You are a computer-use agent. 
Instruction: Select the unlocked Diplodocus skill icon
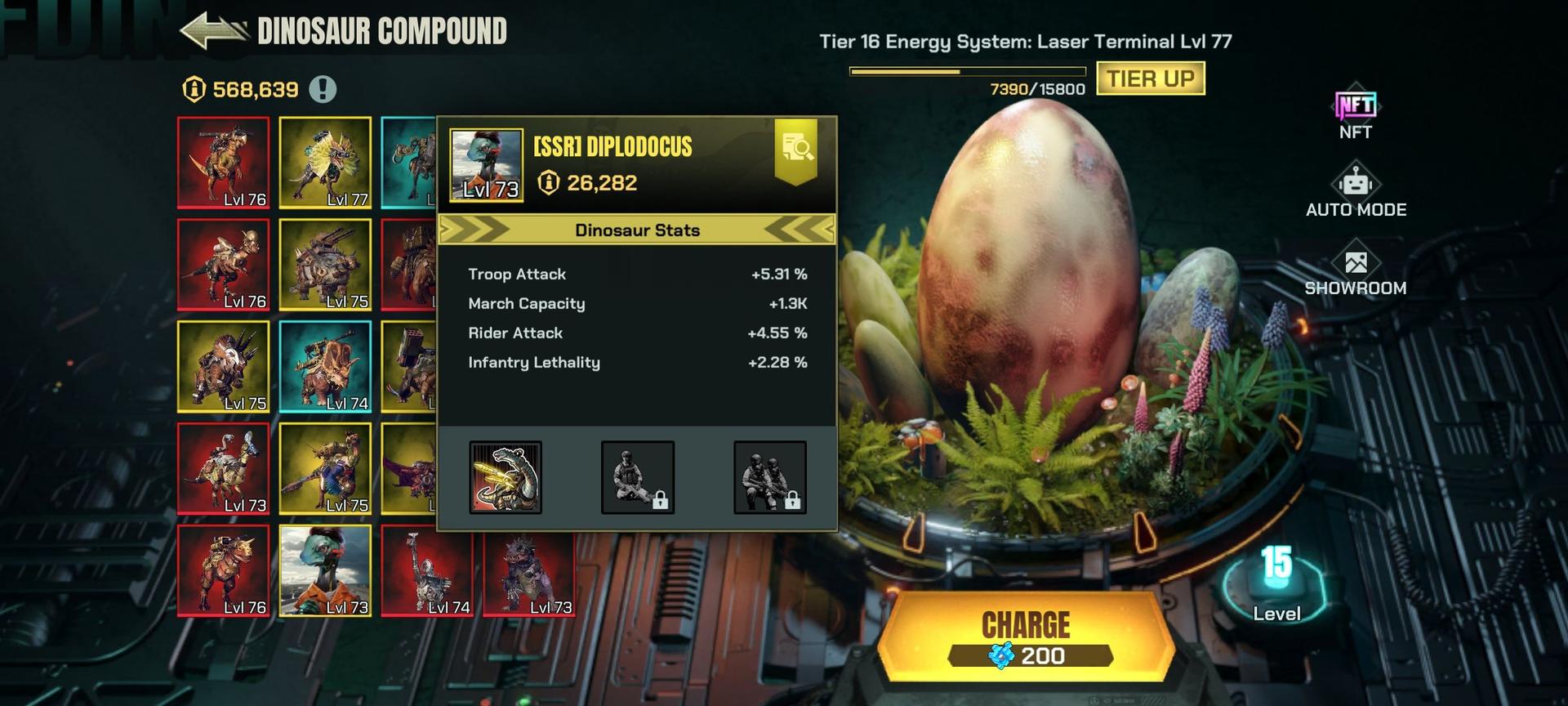click(506, 477)
